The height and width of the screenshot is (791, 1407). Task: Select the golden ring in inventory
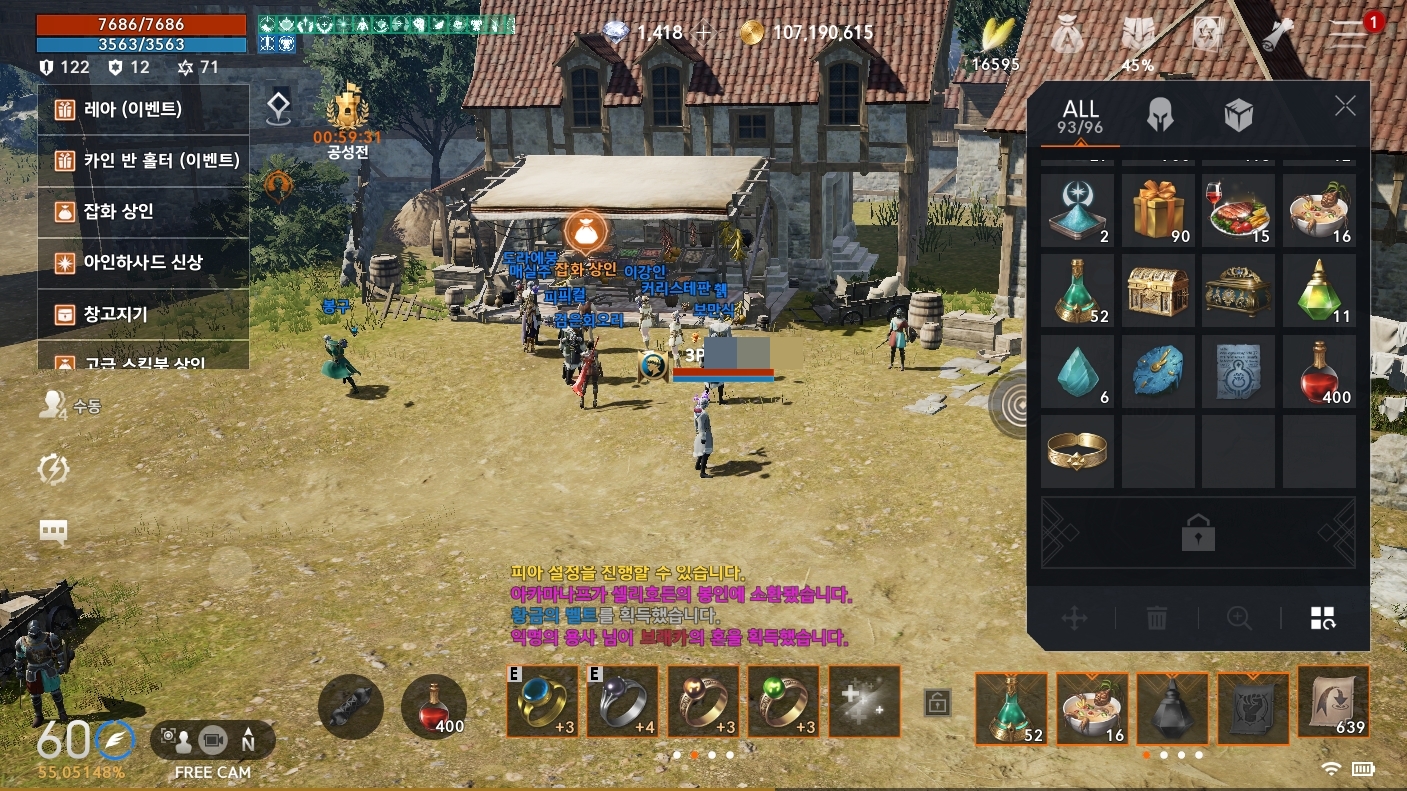coord(1077,451)
